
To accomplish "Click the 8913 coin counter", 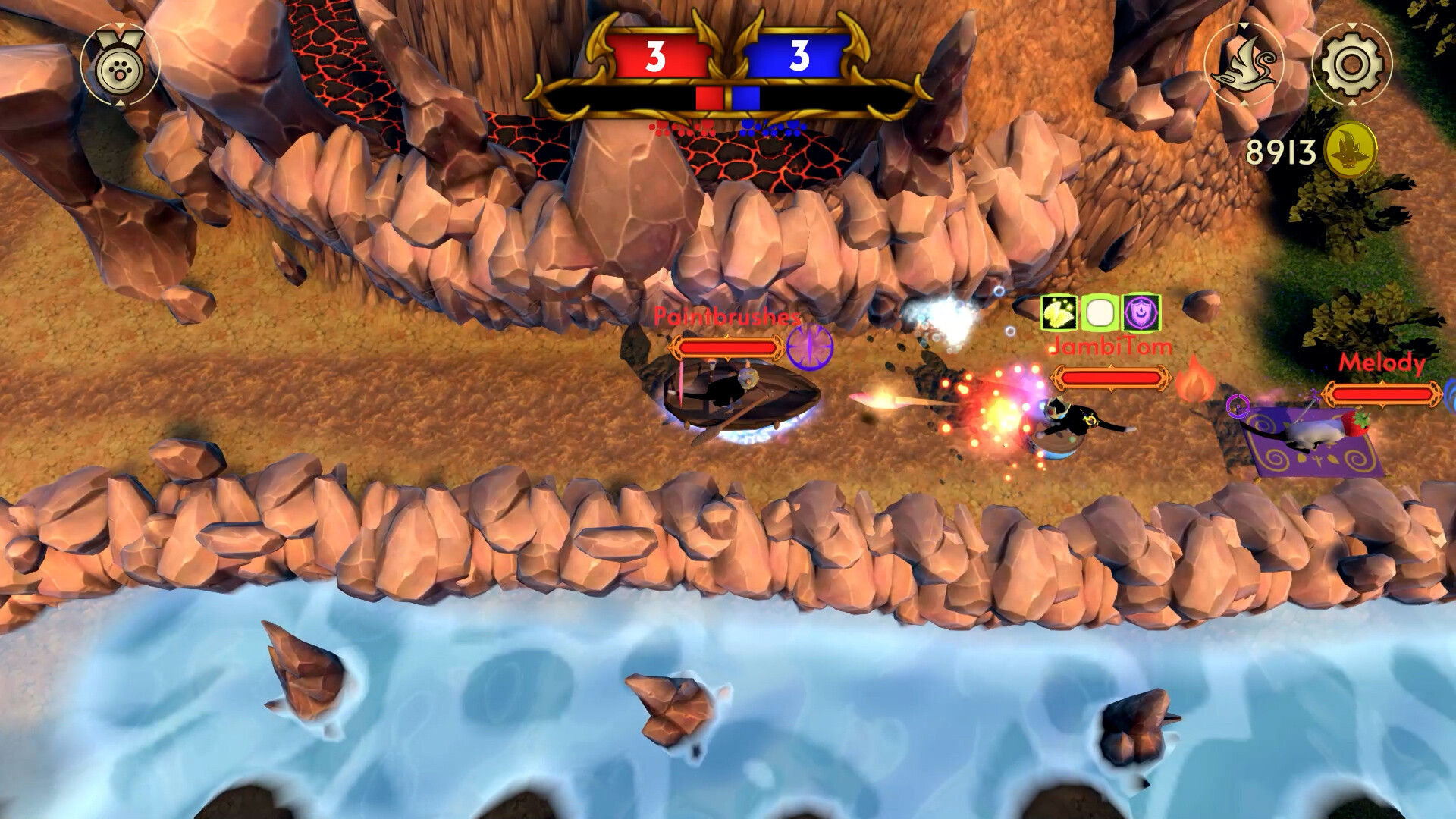I will click(x=1282, y=152).
